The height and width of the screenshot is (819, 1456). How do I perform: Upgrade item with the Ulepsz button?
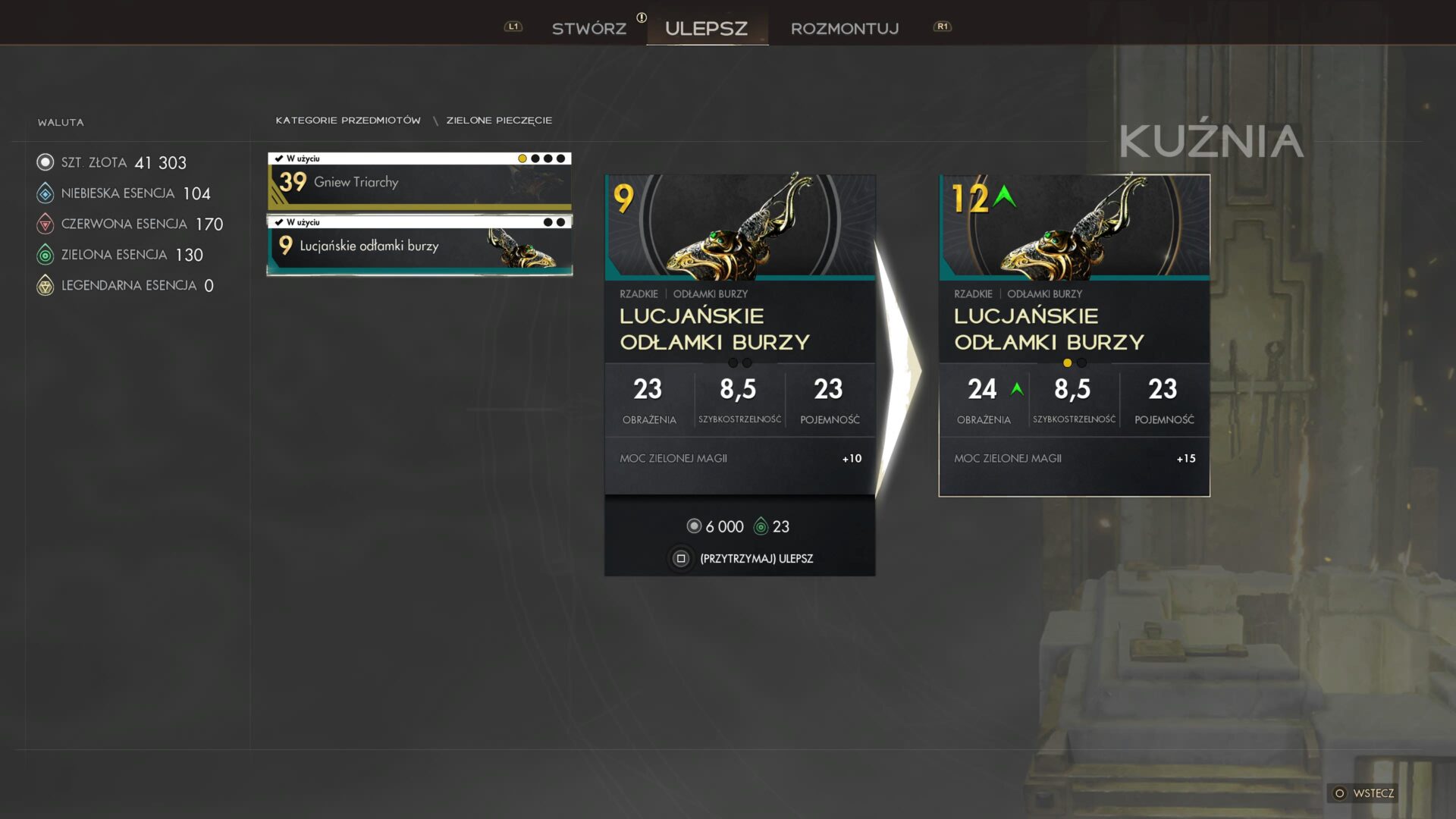coord(741,559)
